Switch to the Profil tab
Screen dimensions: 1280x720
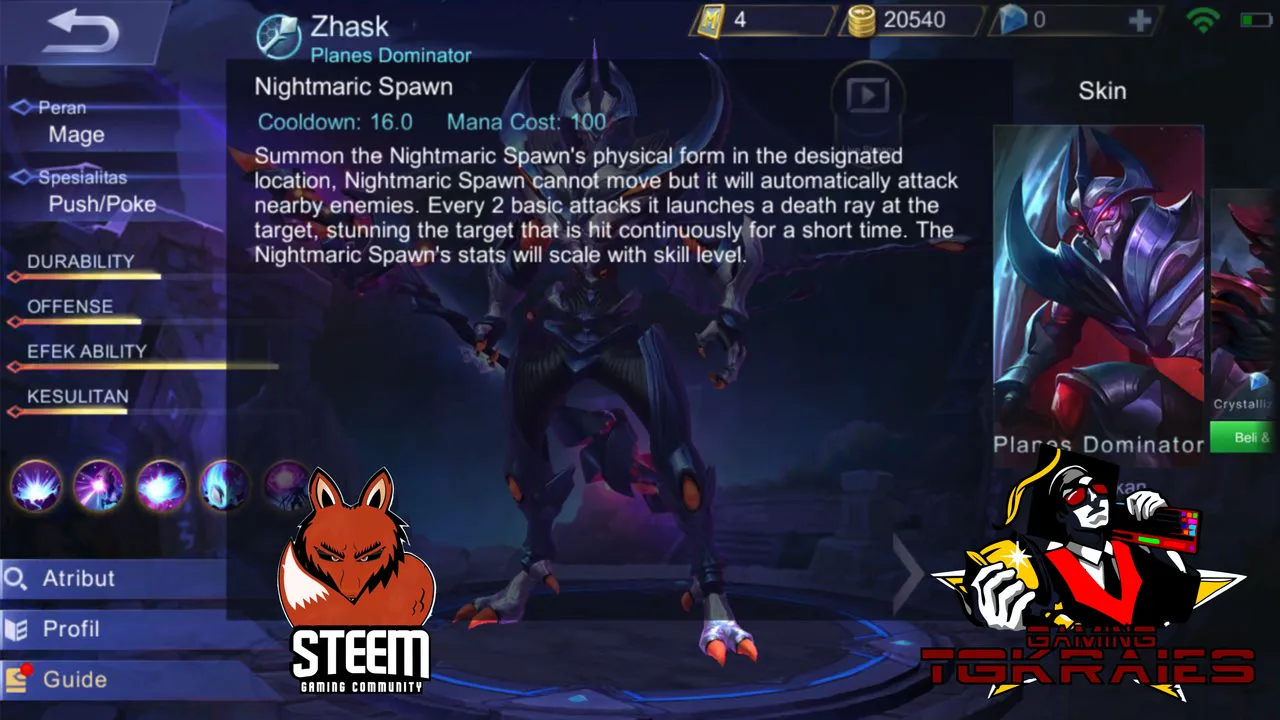click(110, 630)
